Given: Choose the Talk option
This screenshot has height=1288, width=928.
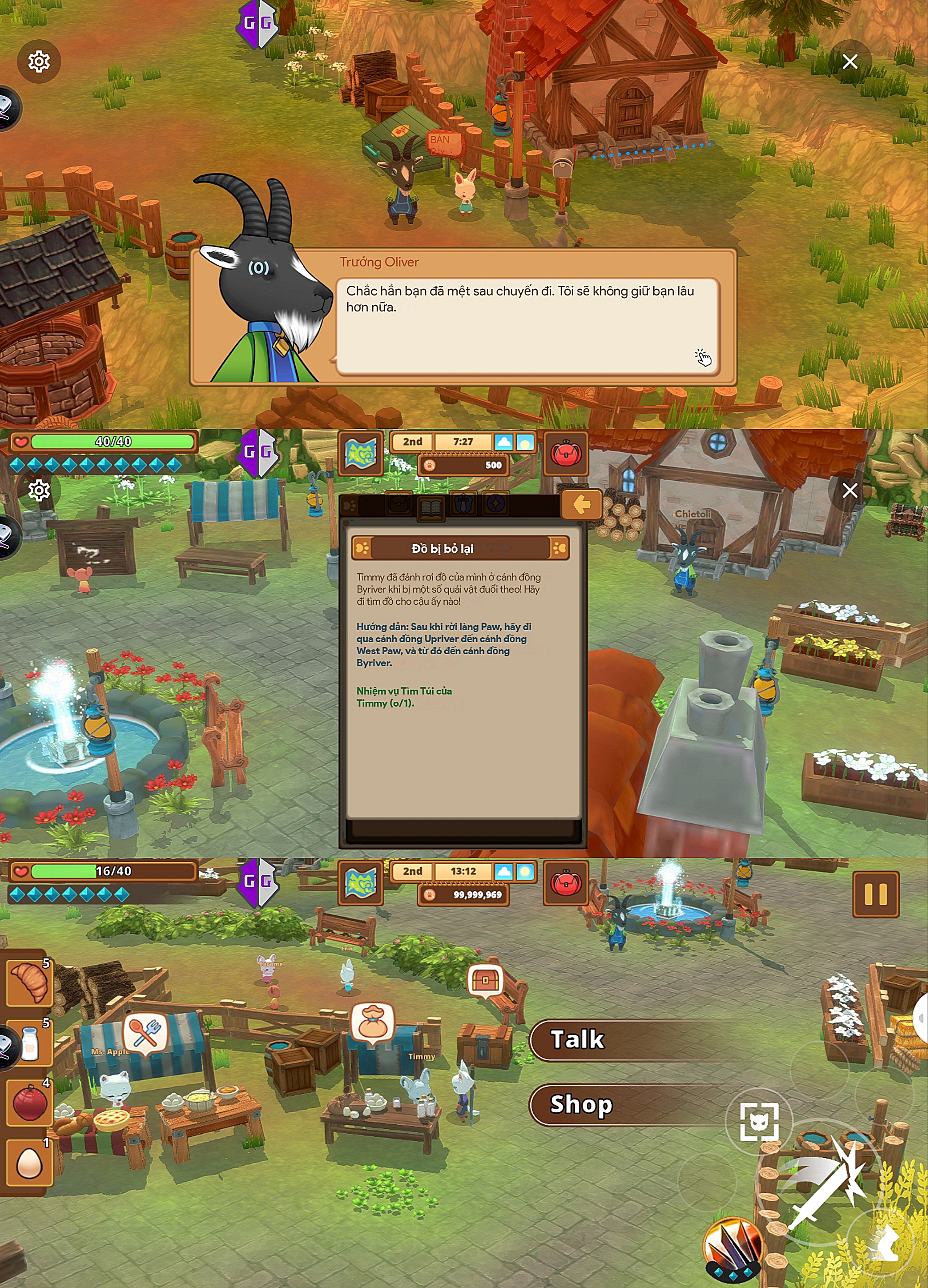Looking at the screenshot, I should click(625, 1040).
